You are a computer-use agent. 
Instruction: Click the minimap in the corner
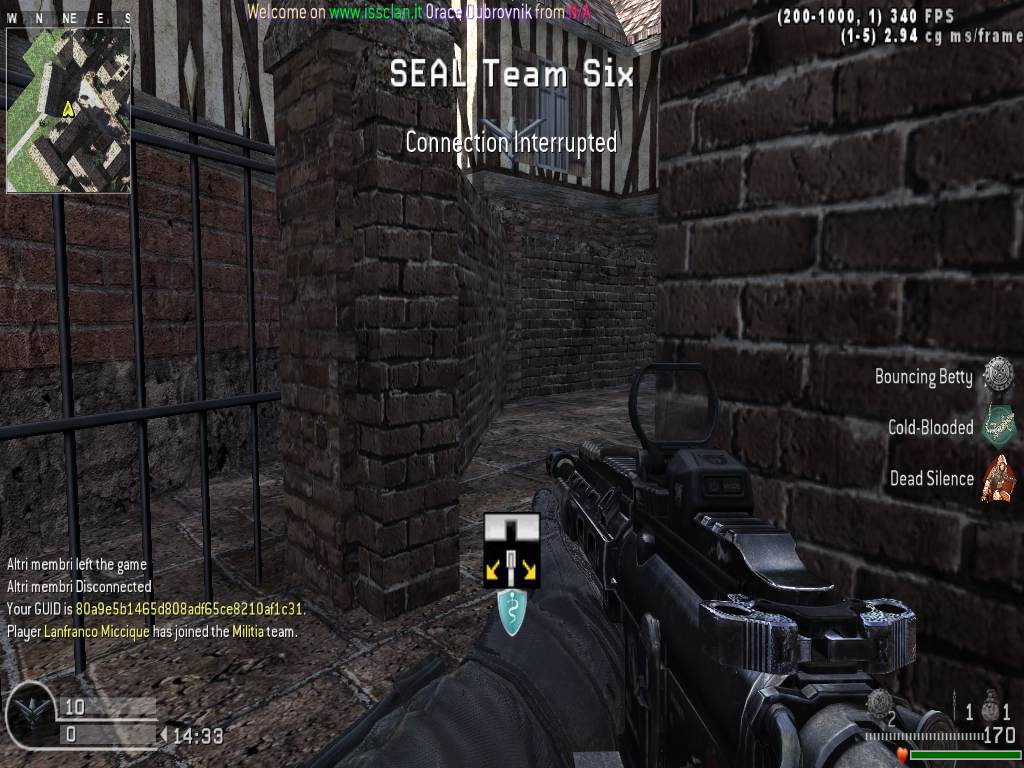tap(68, 109)
